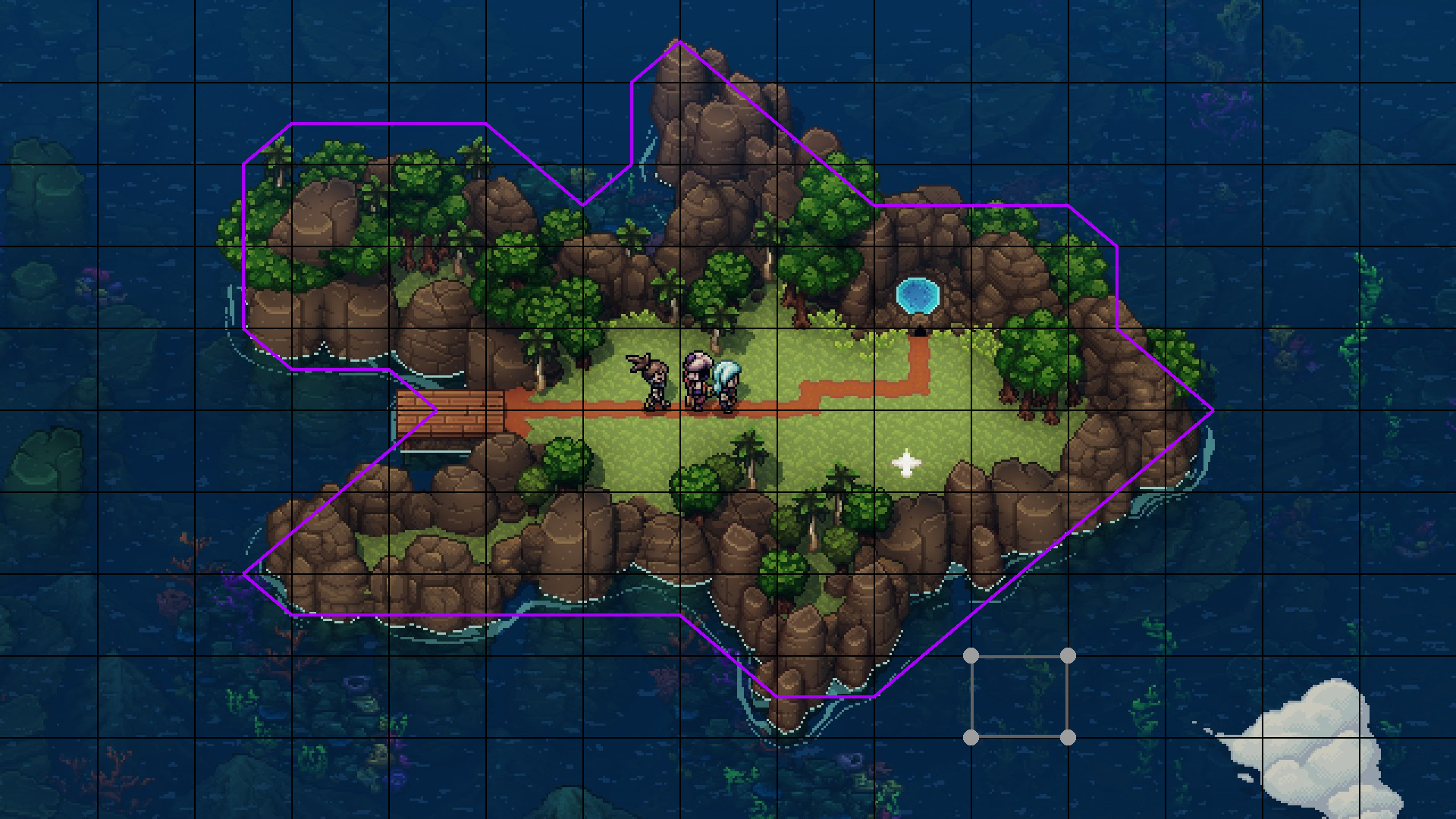Screen dimensions: 1456x819
Task: Click the gray rectangle's top-left corner handle
Action: (971, 655)
